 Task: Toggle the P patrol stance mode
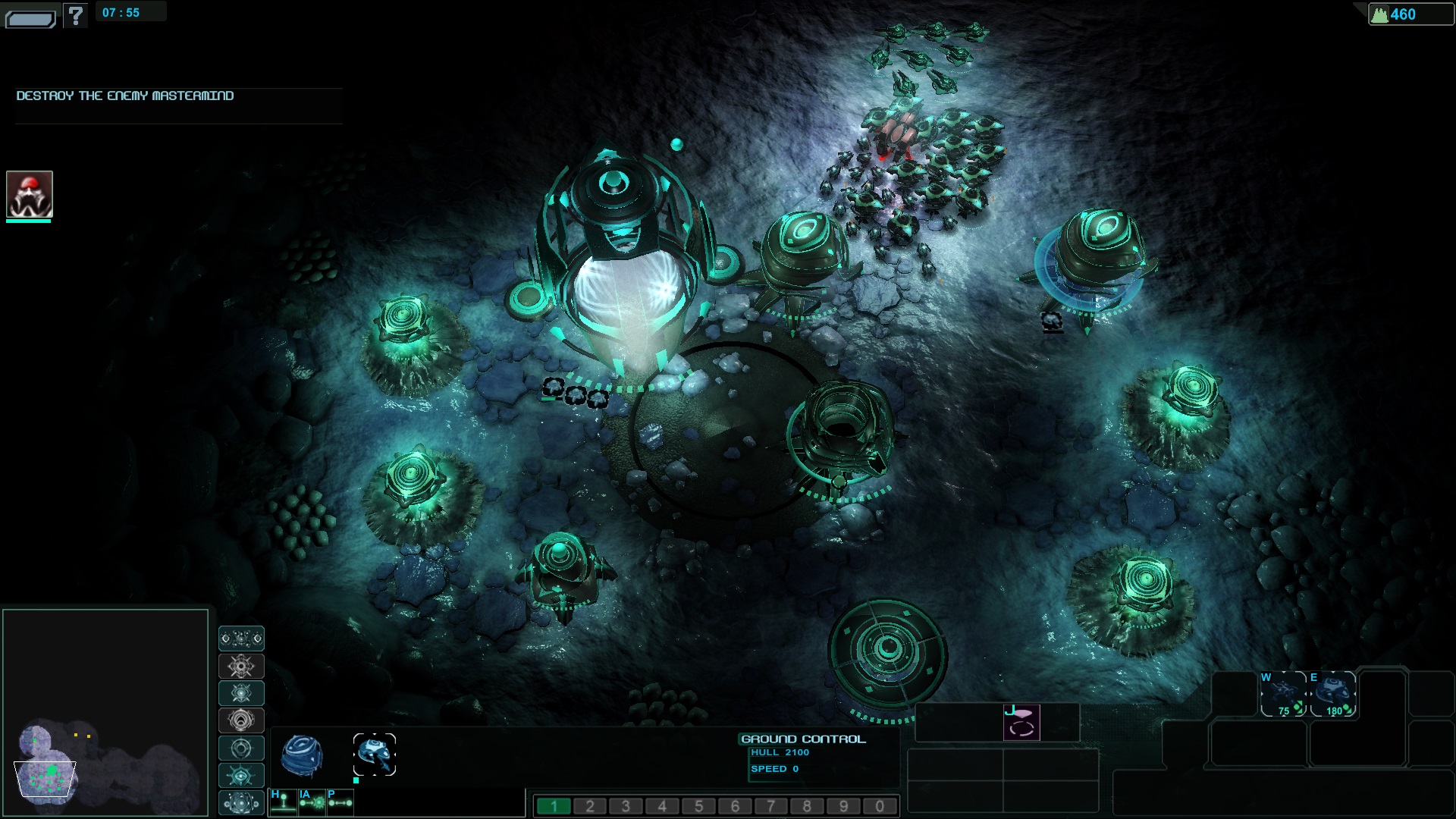point(340,802)
